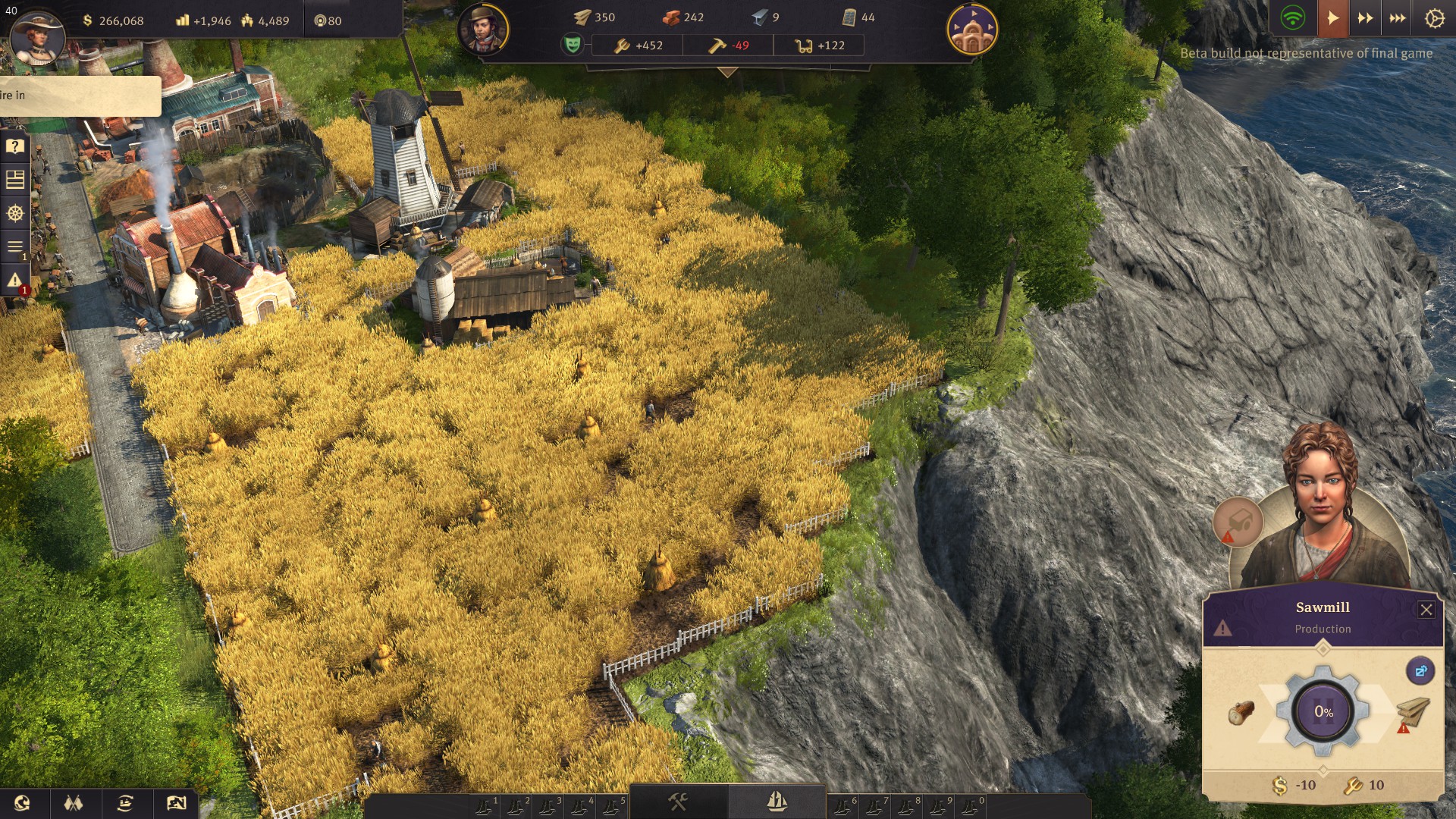
Task: Open the newspaper panel
Action: 15,180
